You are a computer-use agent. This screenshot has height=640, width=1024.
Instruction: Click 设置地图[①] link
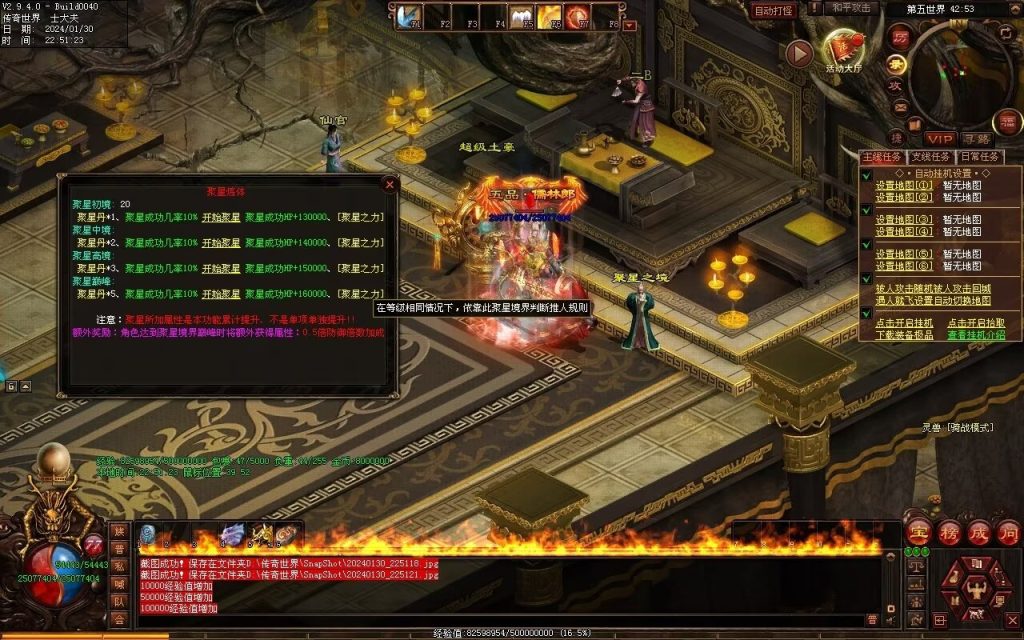904,185
